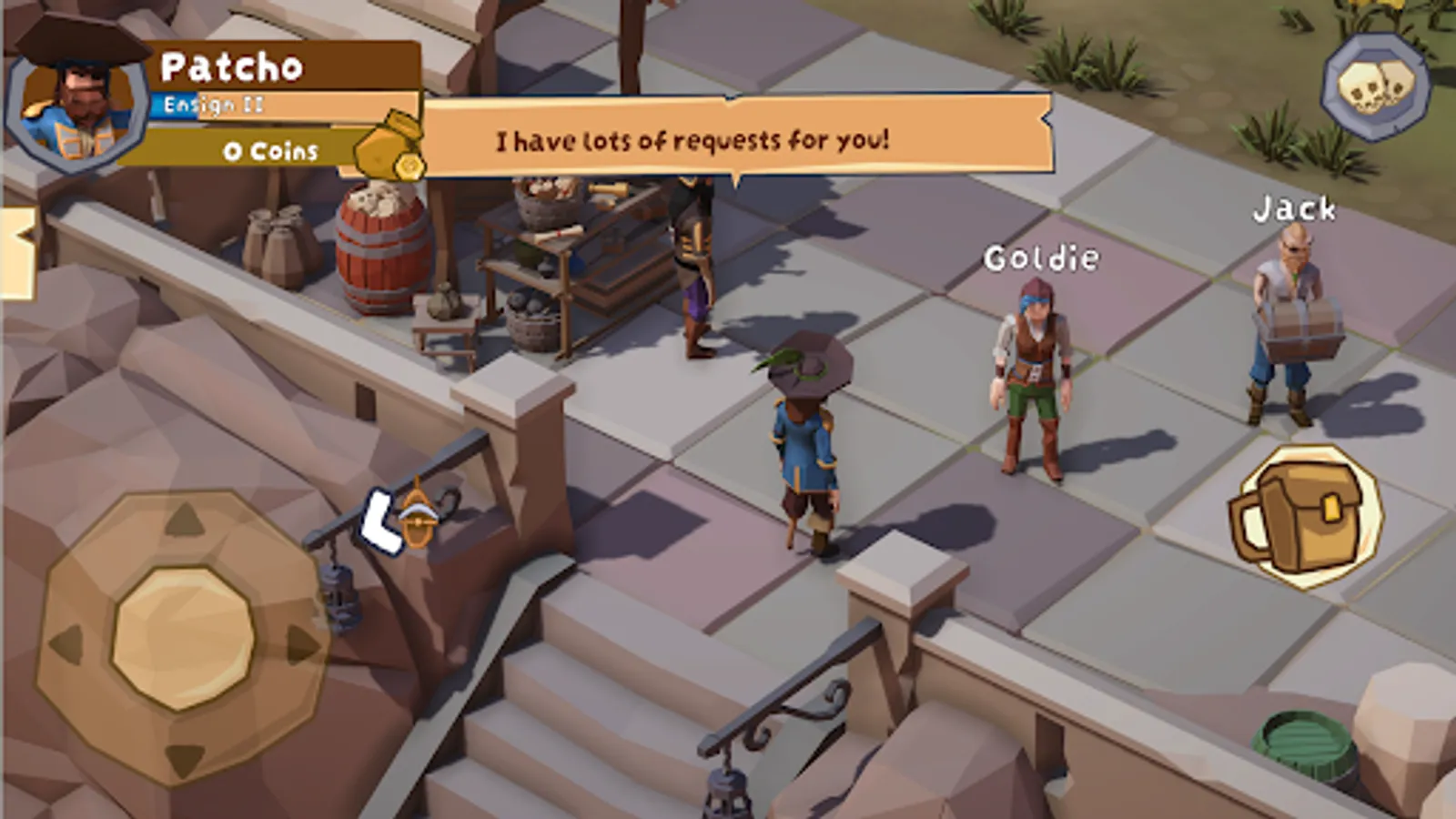Tap the gold nuggets coins icon
The height and width of the screenshot is (819, 1456).
389,148
